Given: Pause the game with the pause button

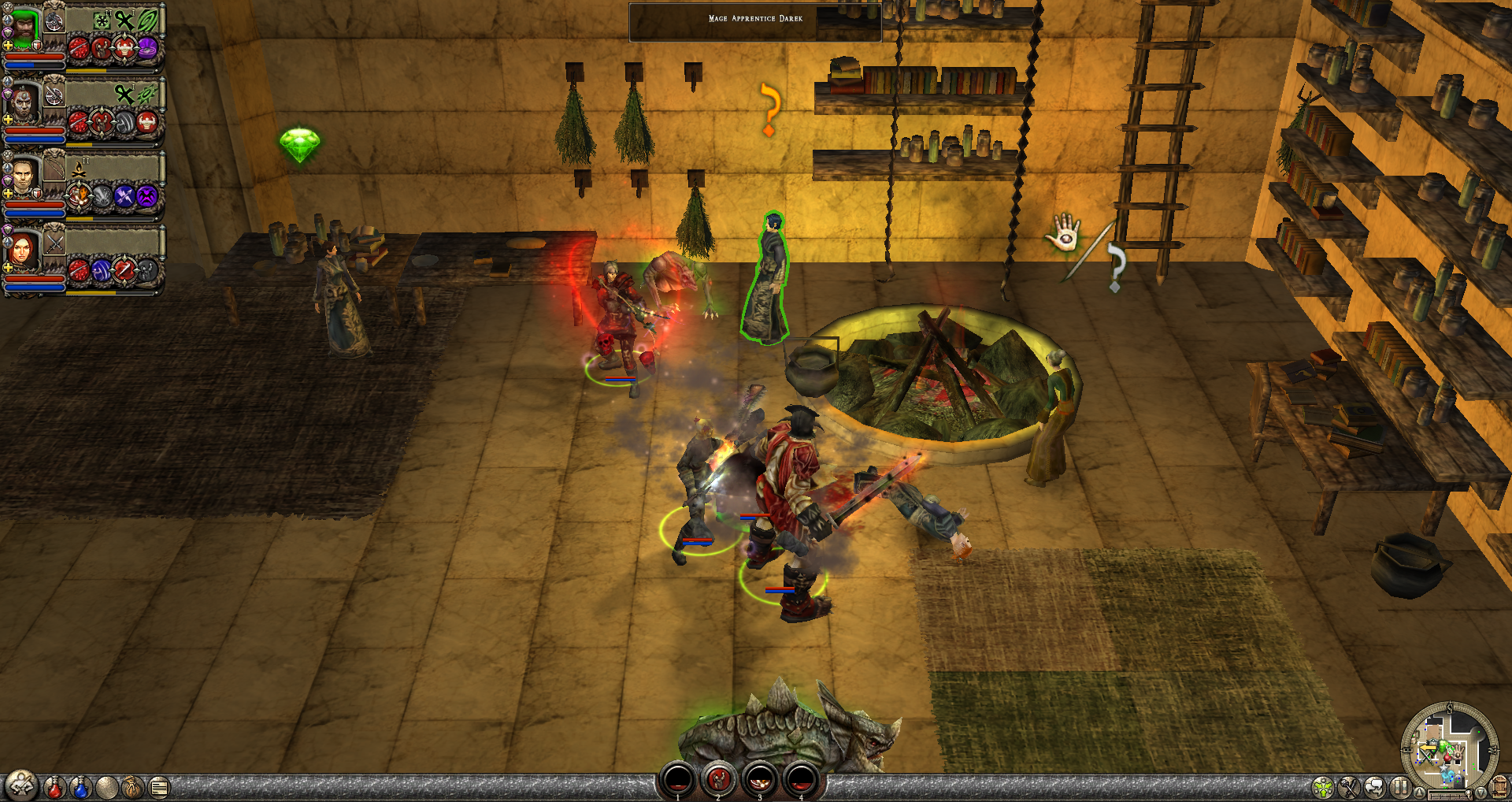Looking at the screenshot, I should point(1400,786).
